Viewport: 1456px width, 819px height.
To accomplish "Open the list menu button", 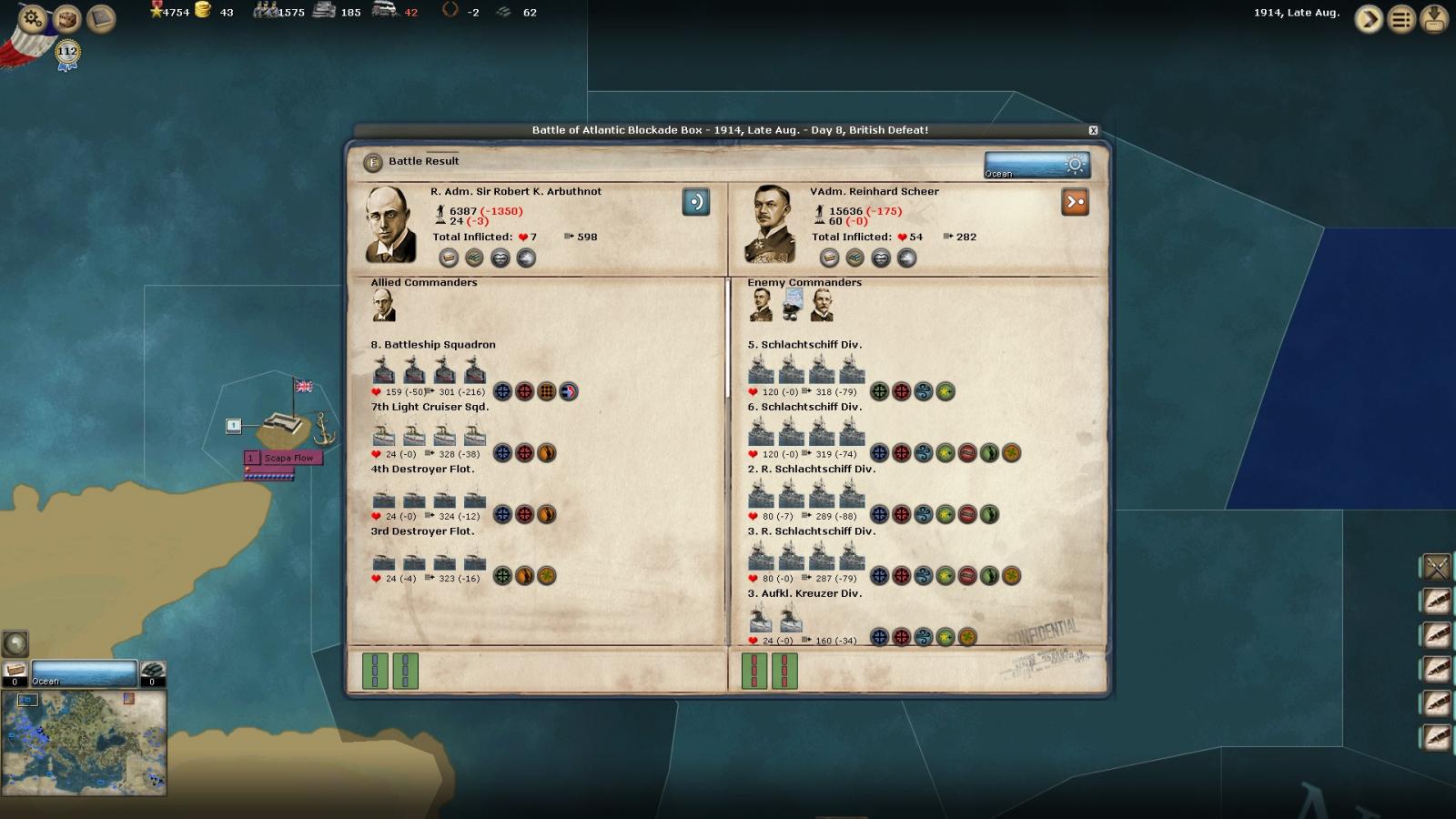I will (1401, 19).
